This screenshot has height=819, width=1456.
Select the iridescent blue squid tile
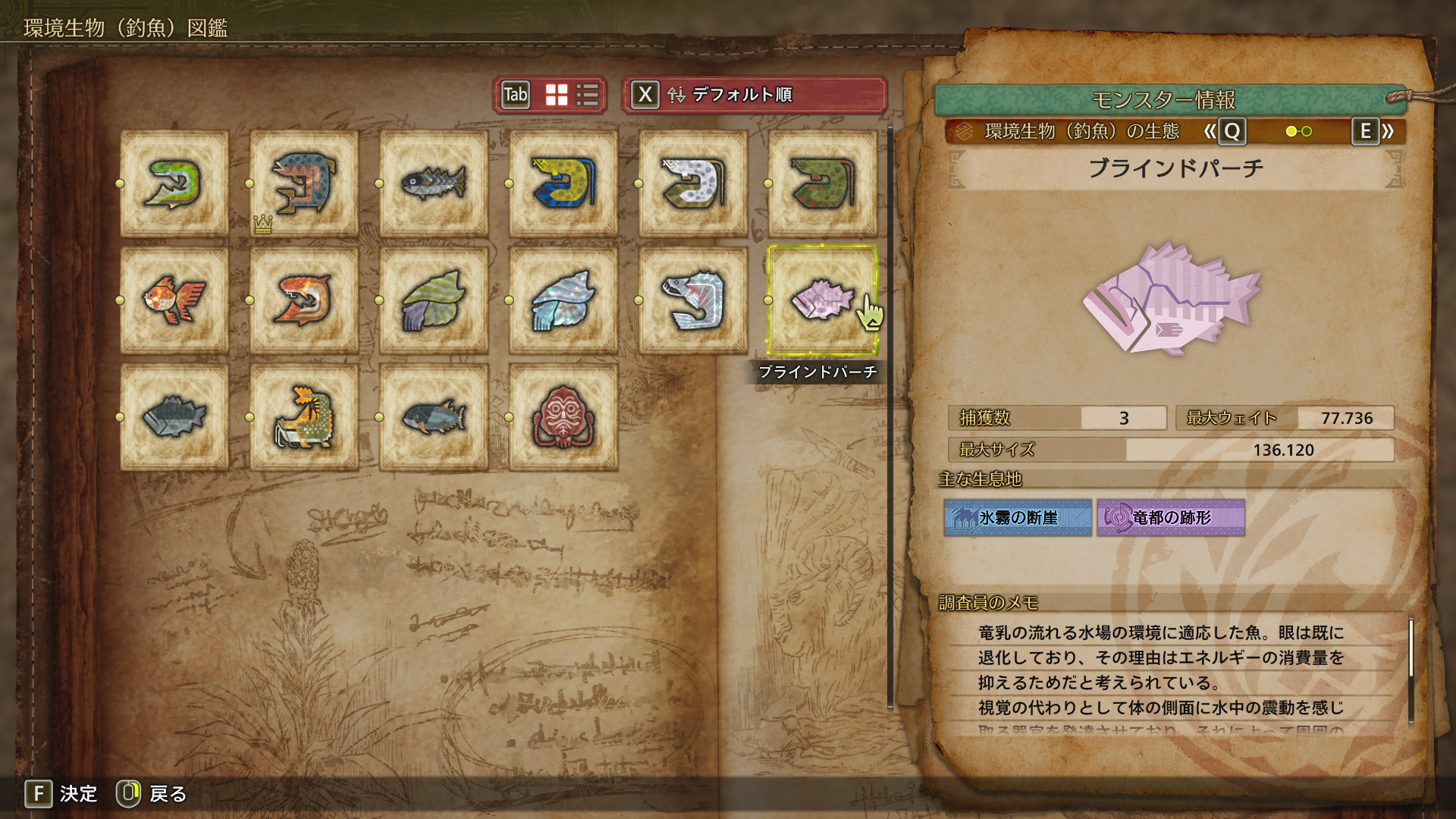point(563,300)
